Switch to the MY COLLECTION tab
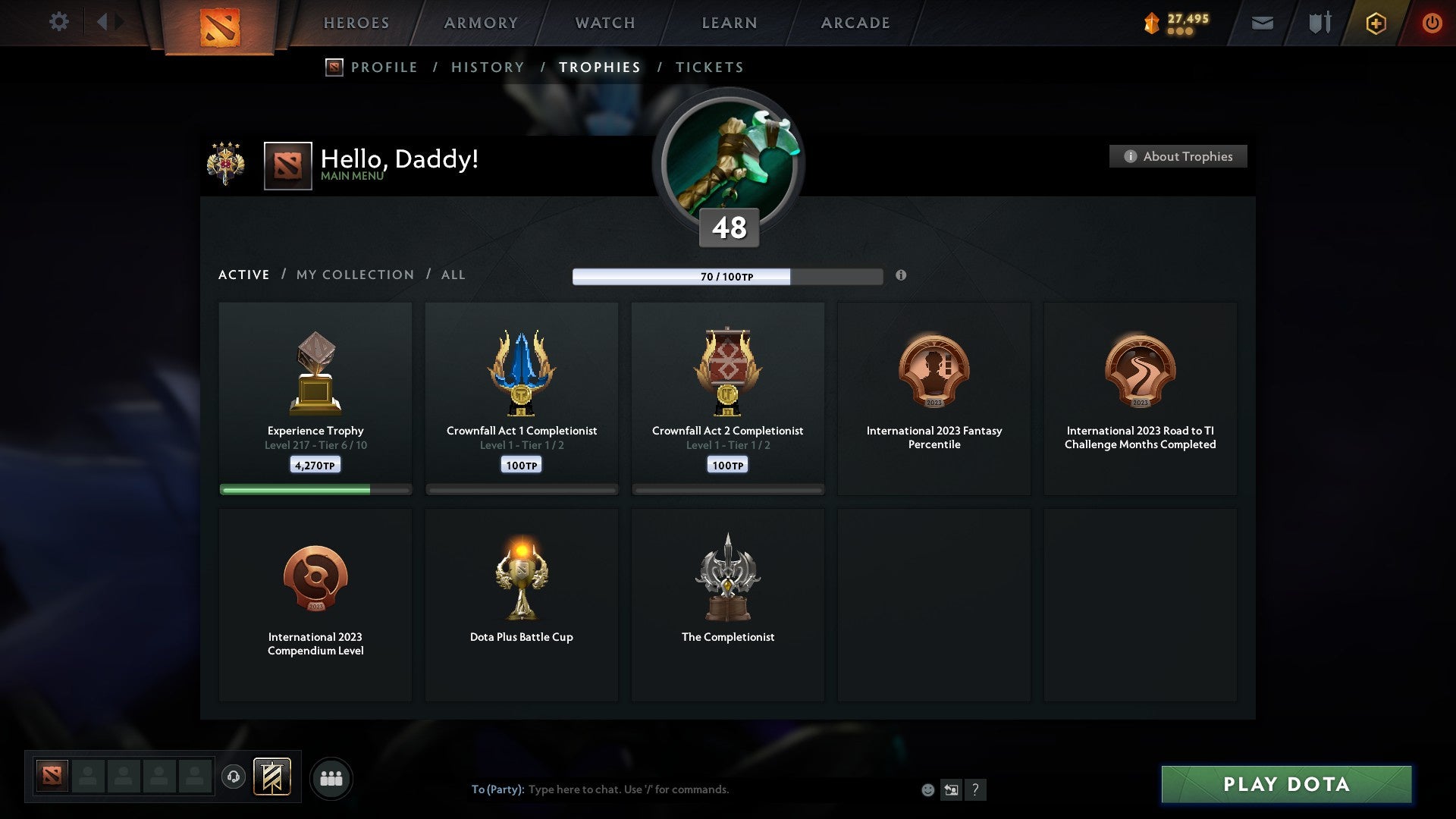 353,275
